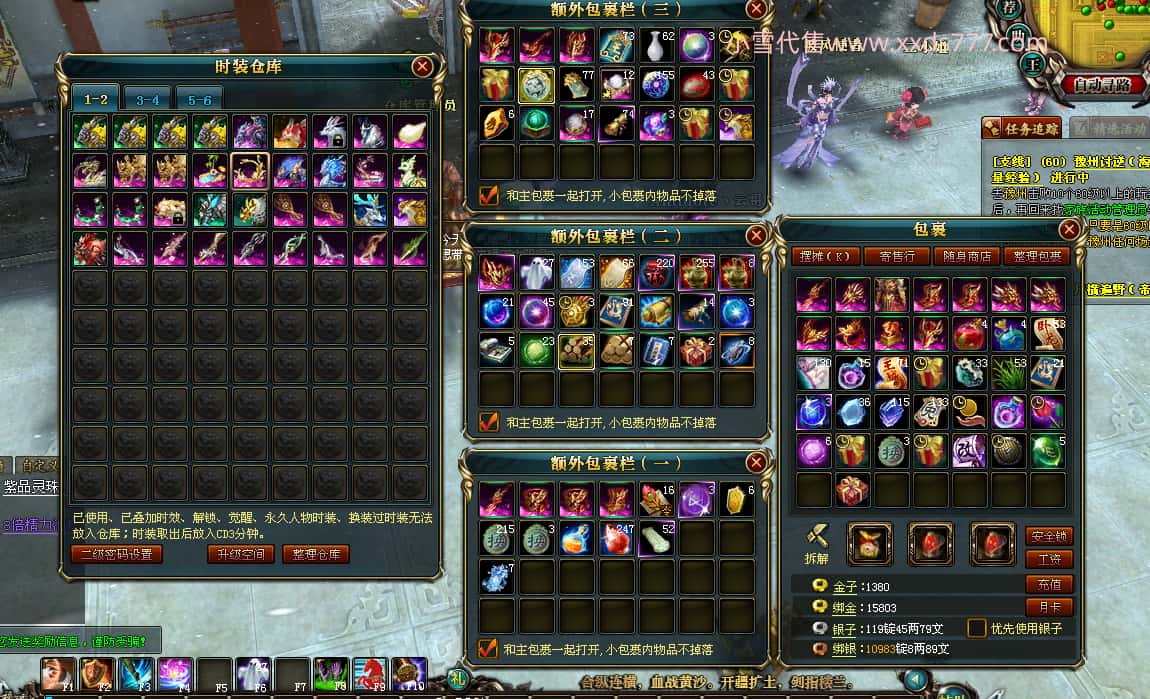This screenshot has height=699, width=1150.
Task: Close the 包裹 bag window
Action: click(x=1069, y=229)
